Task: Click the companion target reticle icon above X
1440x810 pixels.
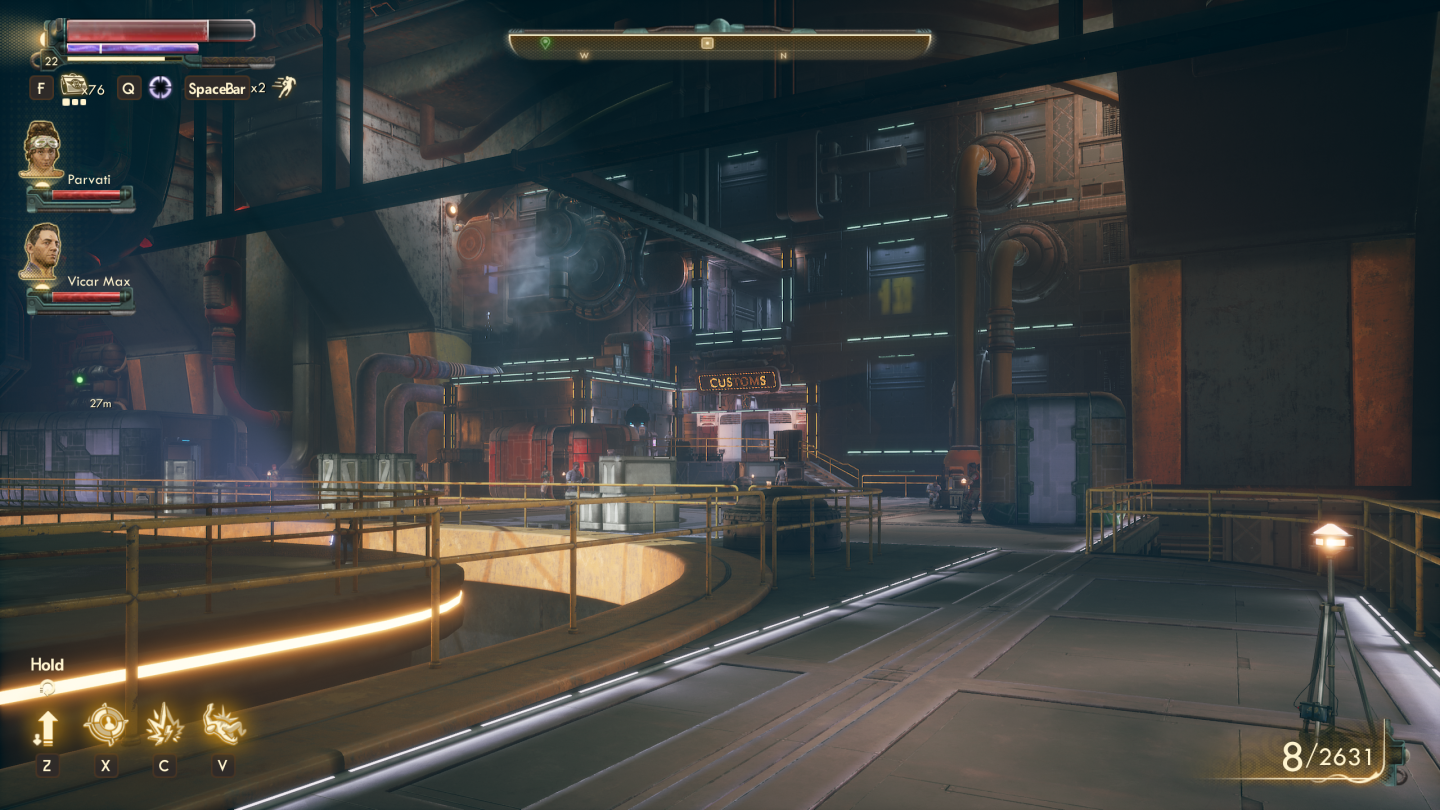Action: tap(107, 722)
